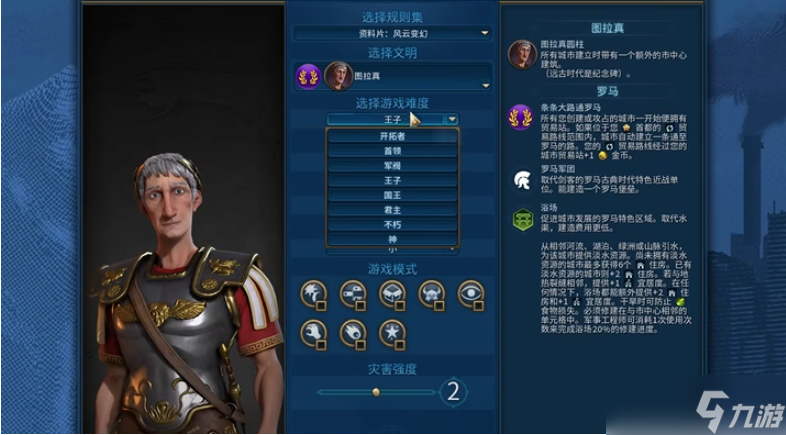Pick the 不朽 difficulty entry
This screenshot has height=435, width=786.
click(392, 226)
